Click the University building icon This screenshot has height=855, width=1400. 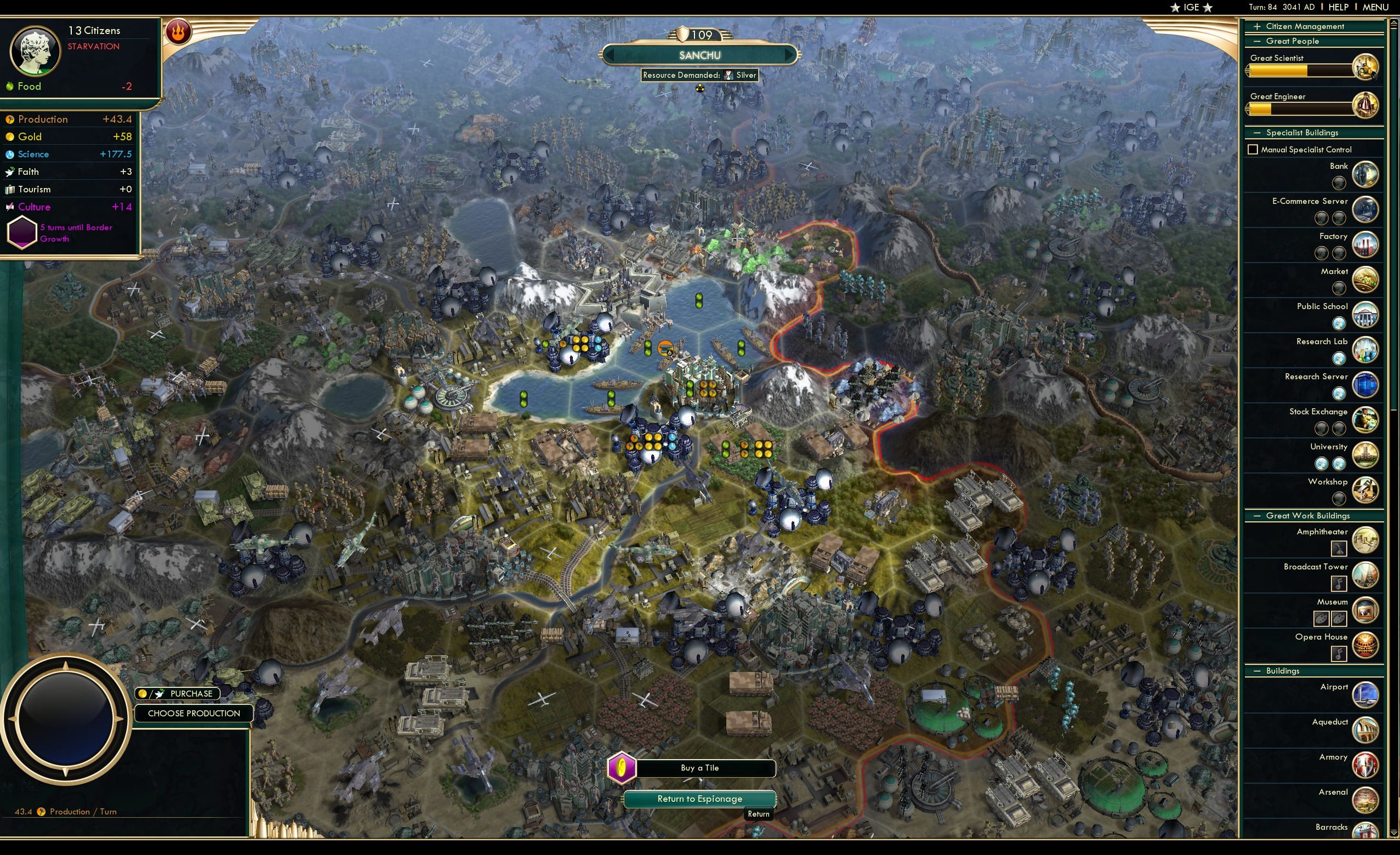point(1367,455)
